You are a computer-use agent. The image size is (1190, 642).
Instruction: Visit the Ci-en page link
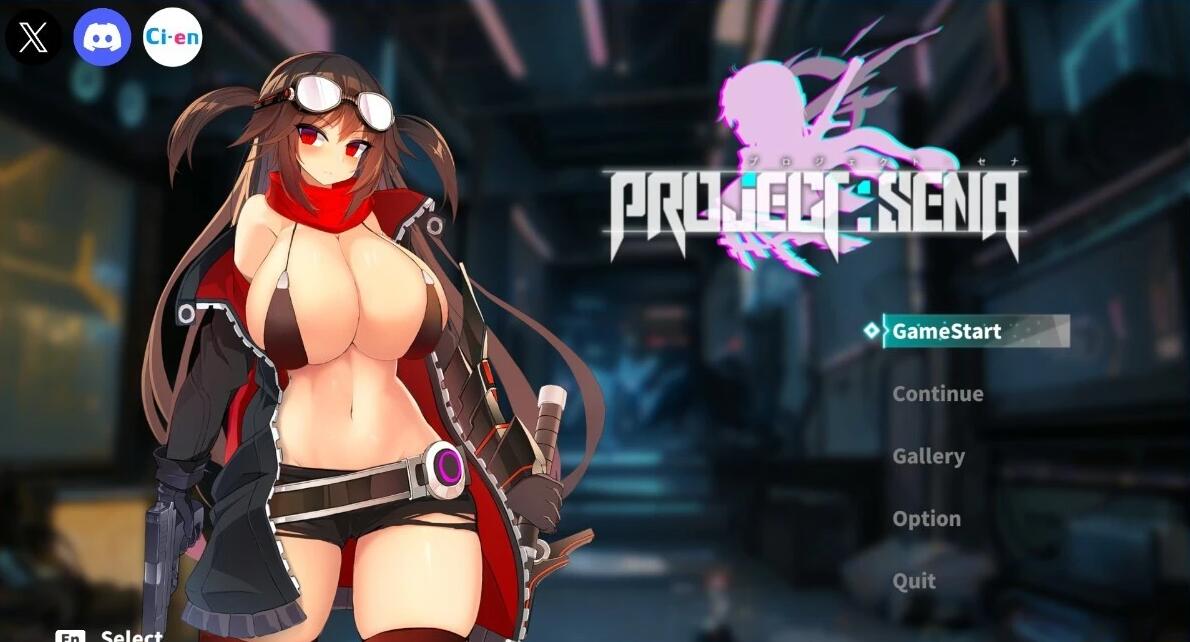pos(172,38)
